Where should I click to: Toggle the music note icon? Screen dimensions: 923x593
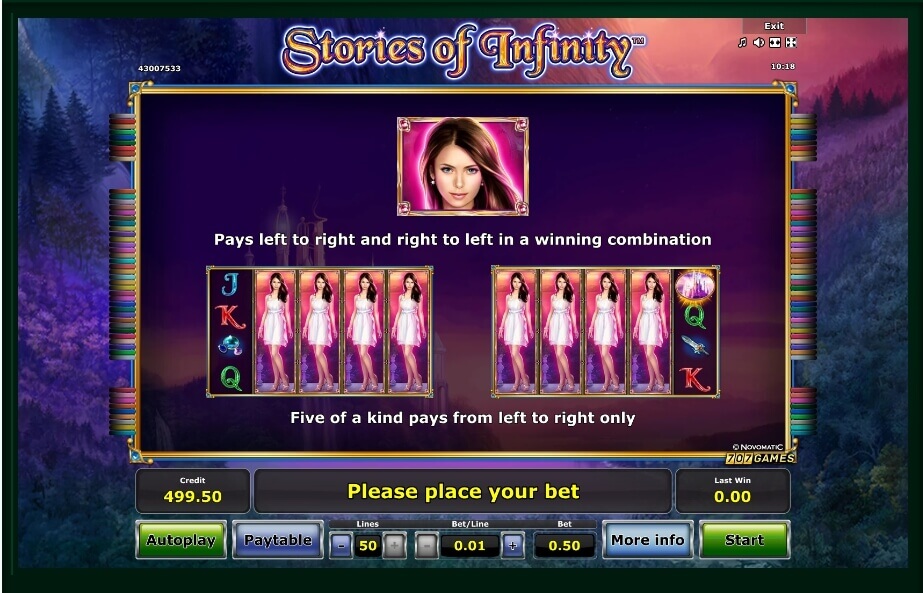pos(742,43)
